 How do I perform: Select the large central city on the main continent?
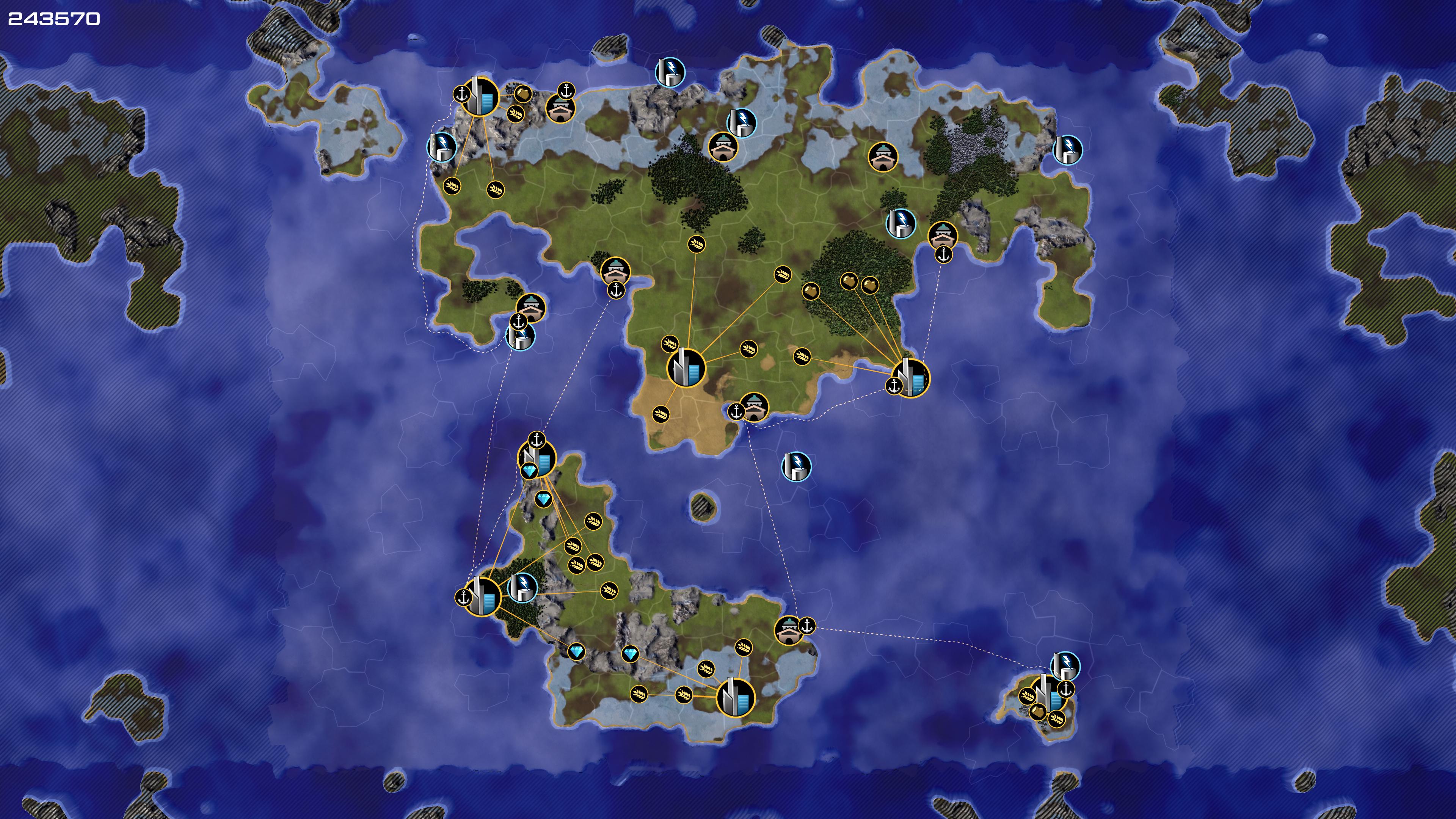click(x=687, y=368)
